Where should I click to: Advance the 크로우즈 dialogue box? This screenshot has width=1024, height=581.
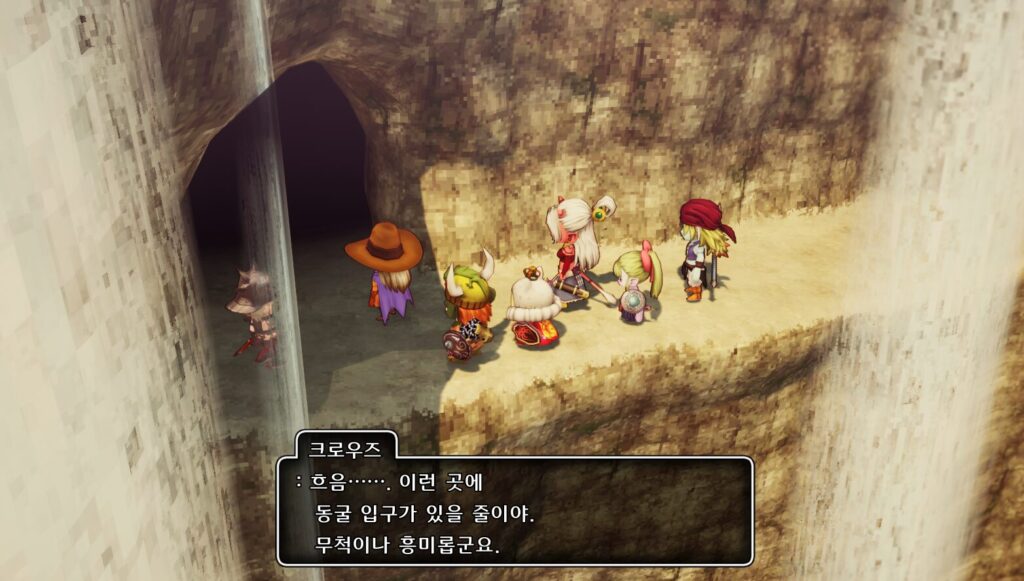pyautogui.click(x=514, y=511)
